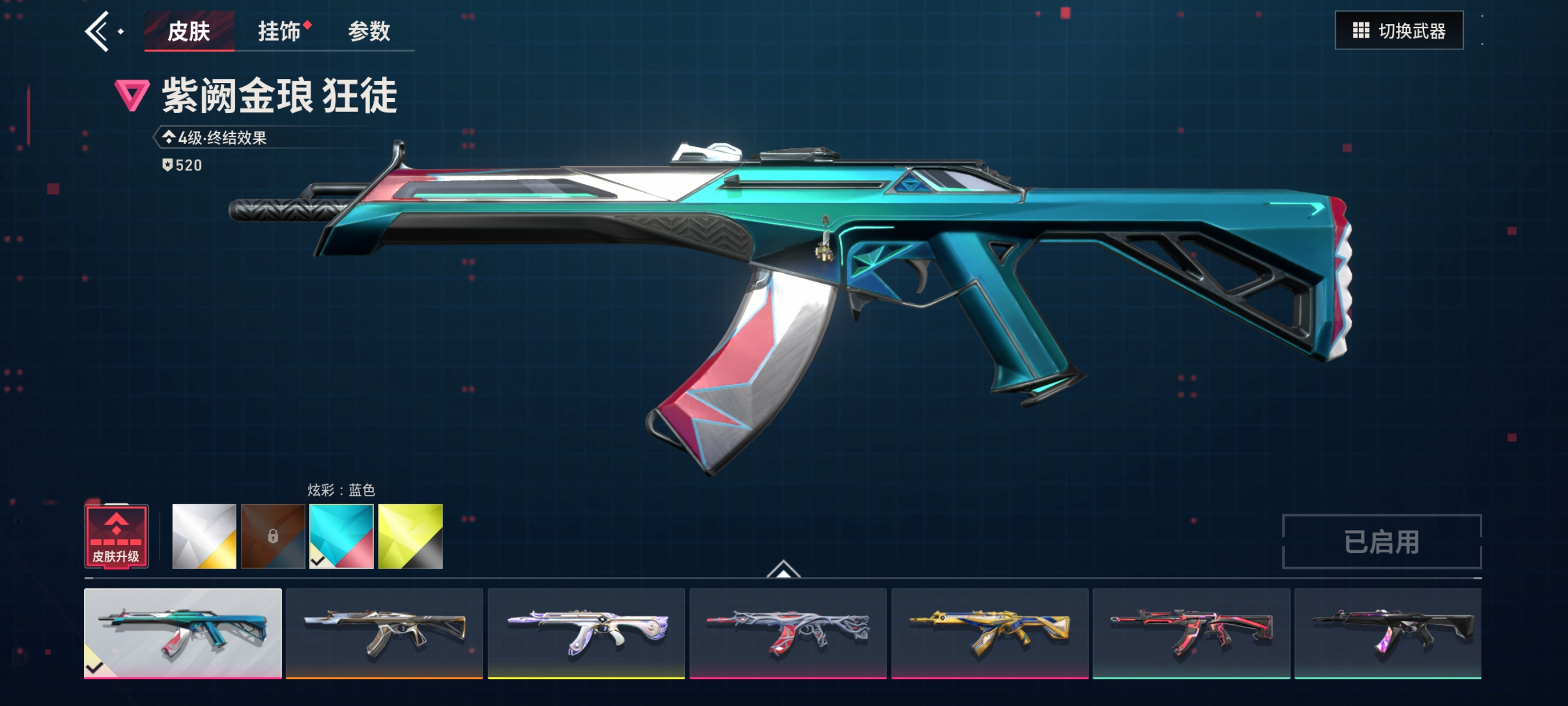The width and height of the screenshot is (1568, 706).
Task: Choose the white and gold color variant
Action: click(204, 537)
